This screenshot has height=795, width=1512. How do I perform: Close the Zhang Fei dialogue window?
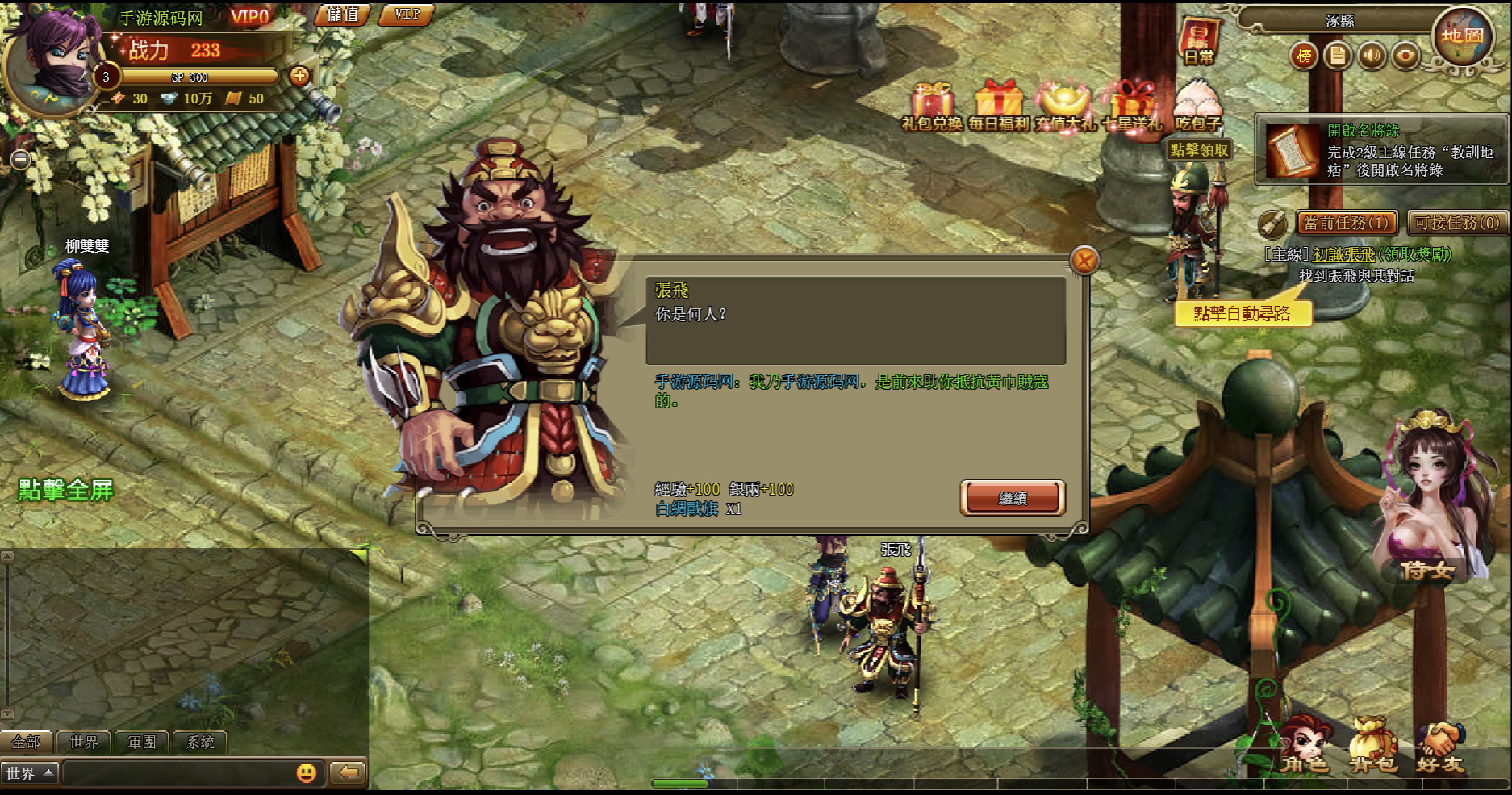pos(1084,260)
